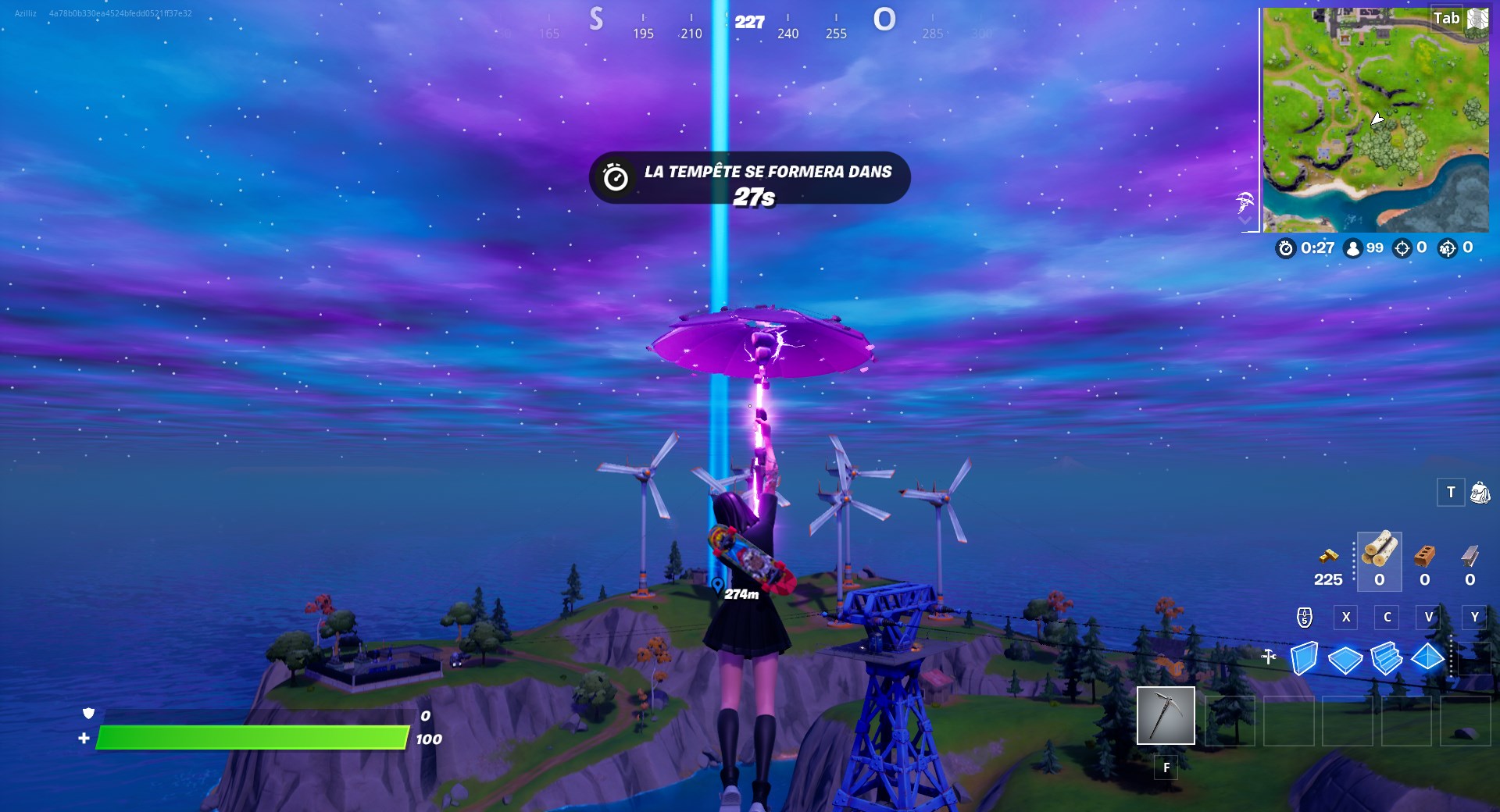The height and width of the screenshot is (812, 1500).
Task: Click the players remaining icon showing 99
Action: (1352, 248)
